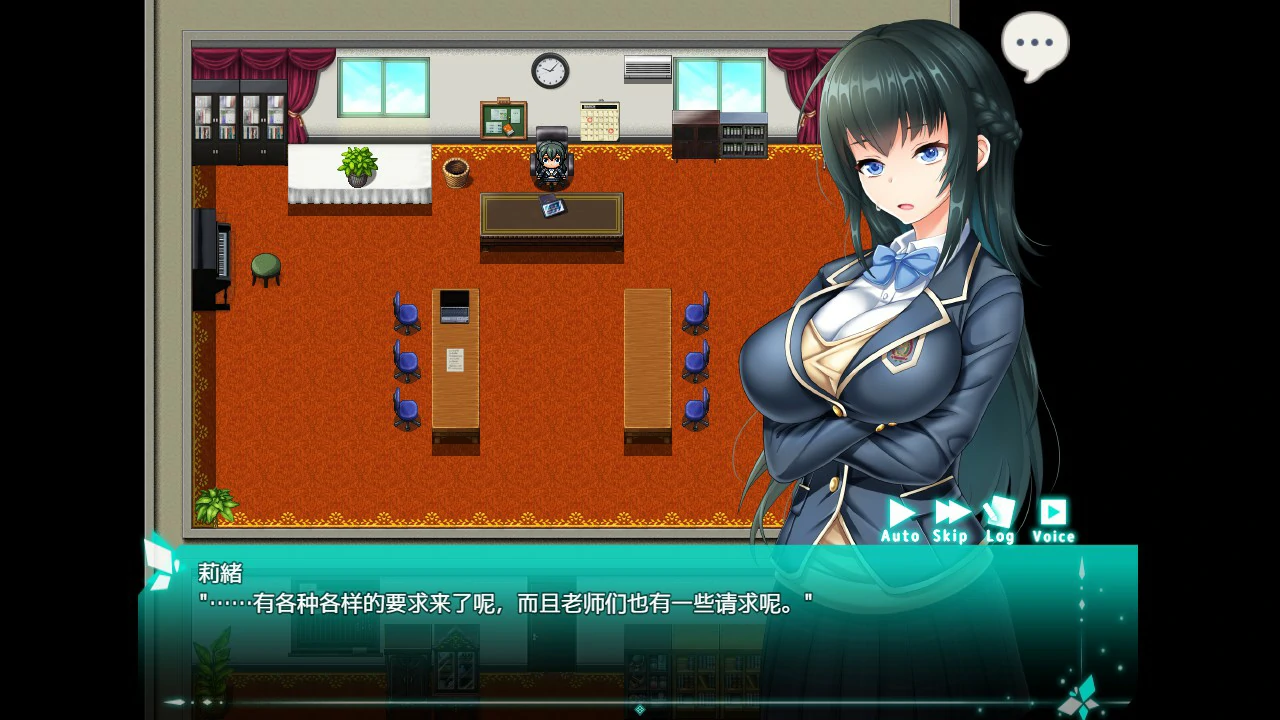Select the potted plant on the white counter
Image resolution: width=1280 pixels, height=720 pixels.
pyautogui.click(x=358, y=165)
